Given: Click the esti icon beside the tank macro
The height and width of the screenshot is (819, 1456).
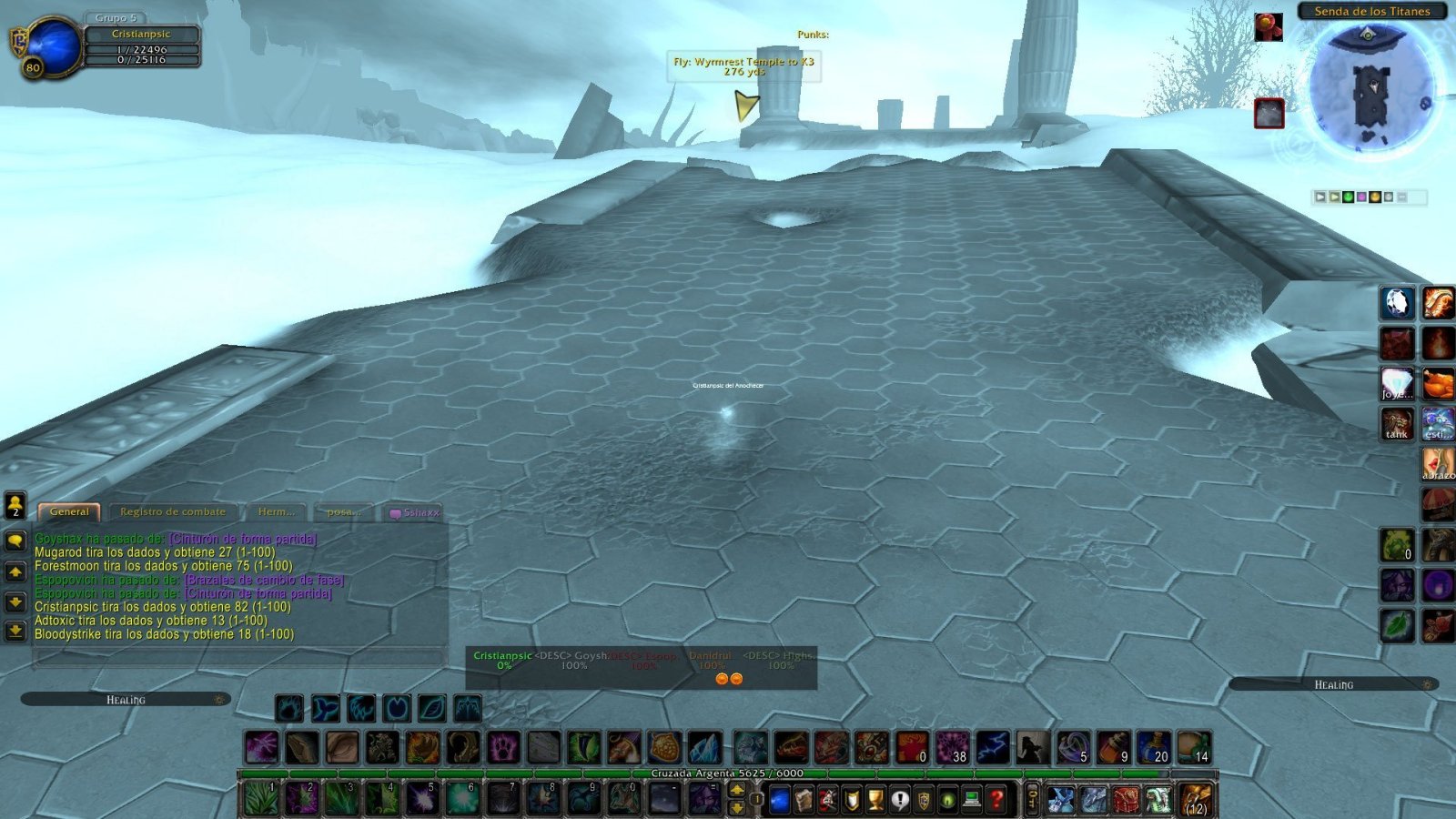Looking at the screenshot, I should tap(1438, 423).
